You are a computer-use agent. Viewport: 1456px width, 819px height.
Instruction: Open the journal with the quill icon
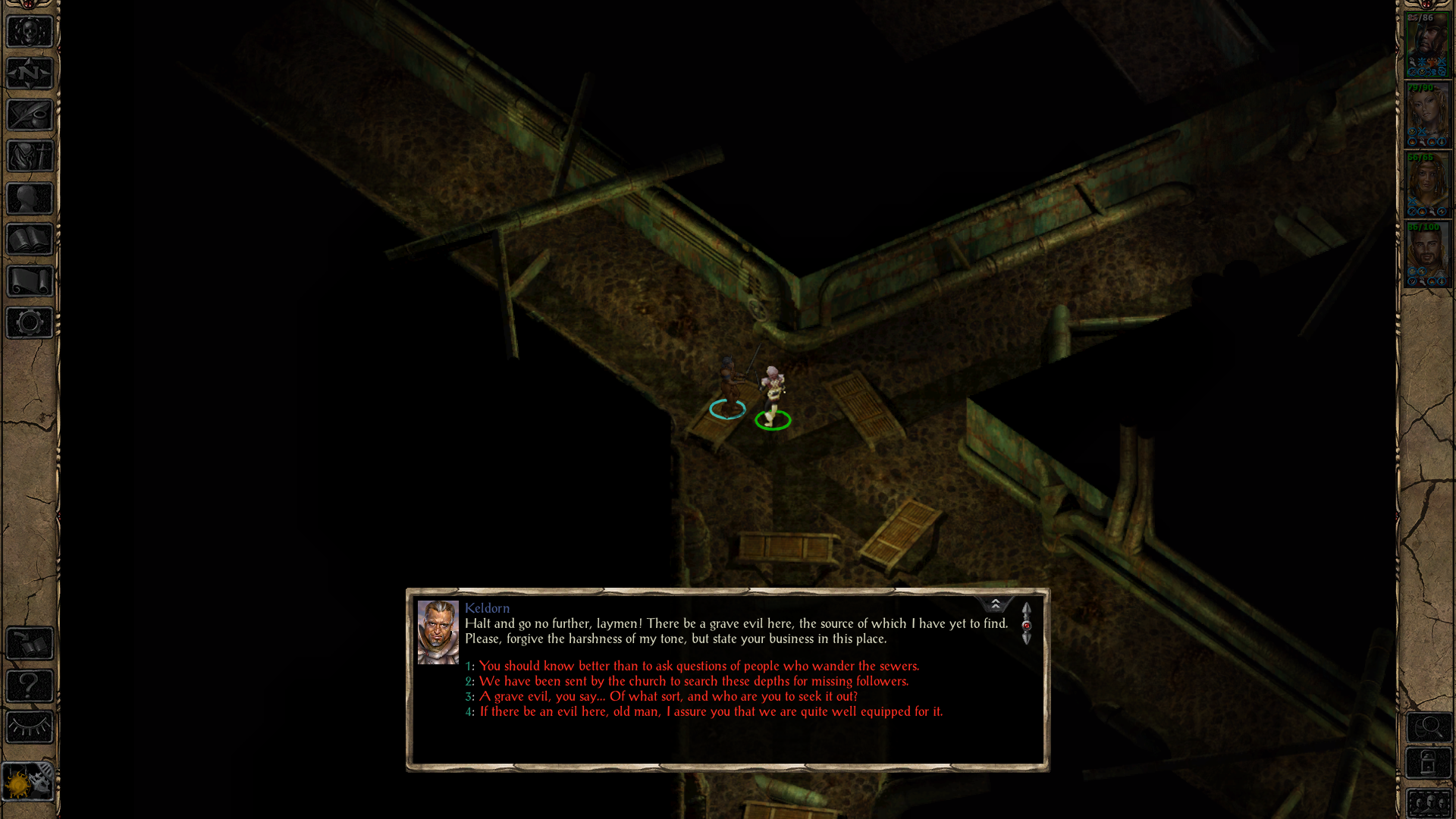pos(29,115)
